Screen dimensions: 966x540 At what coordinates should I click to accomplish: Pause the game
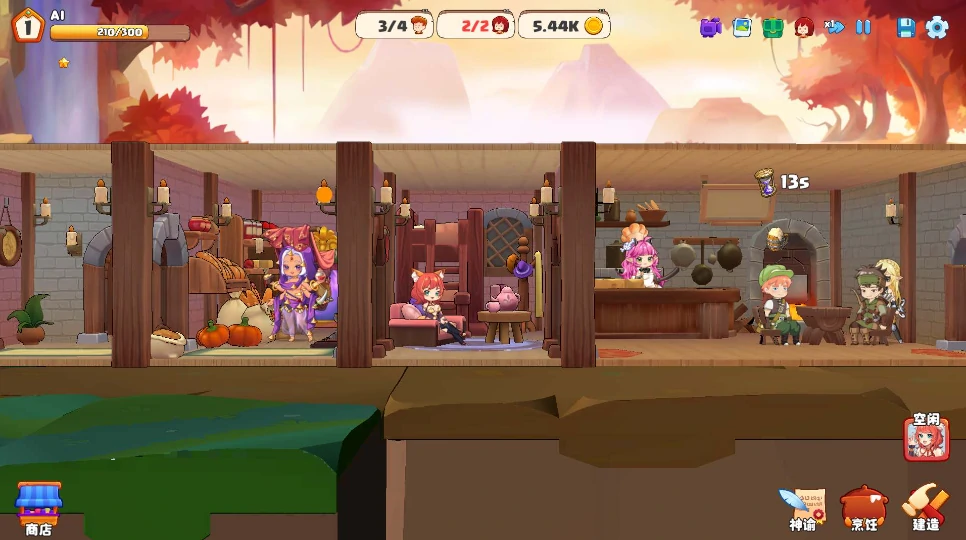click(x=864, y=27)
